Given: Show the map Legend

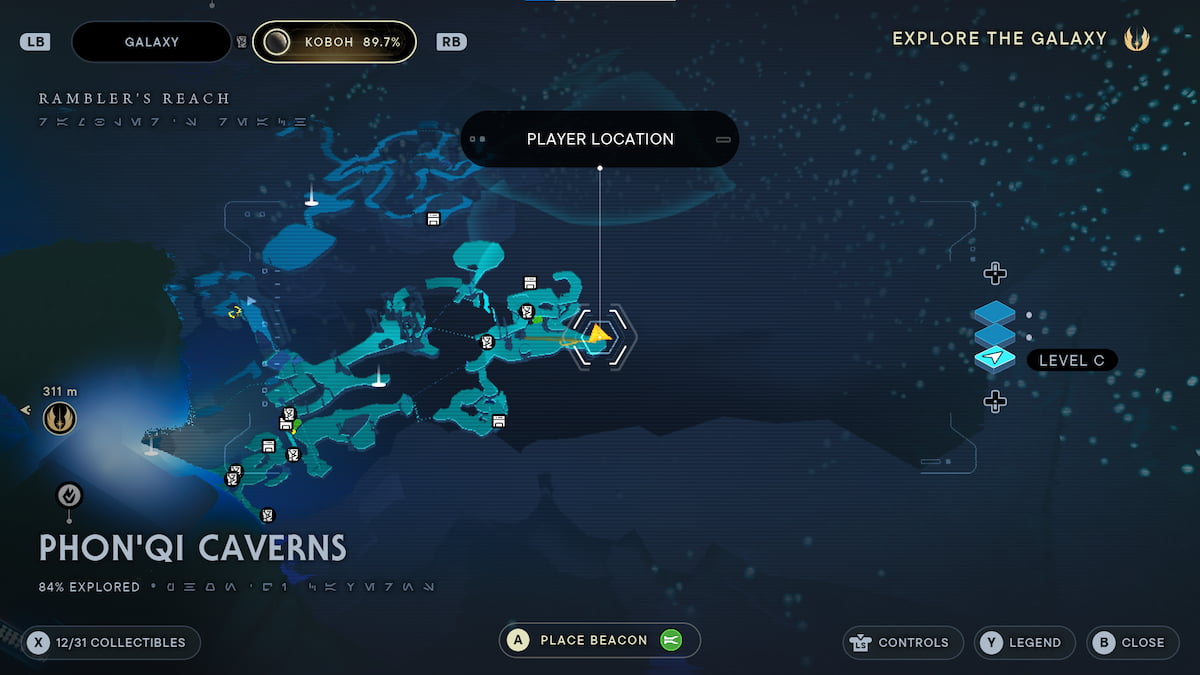Looking at the screenshot, I should tap(1025, 643).
